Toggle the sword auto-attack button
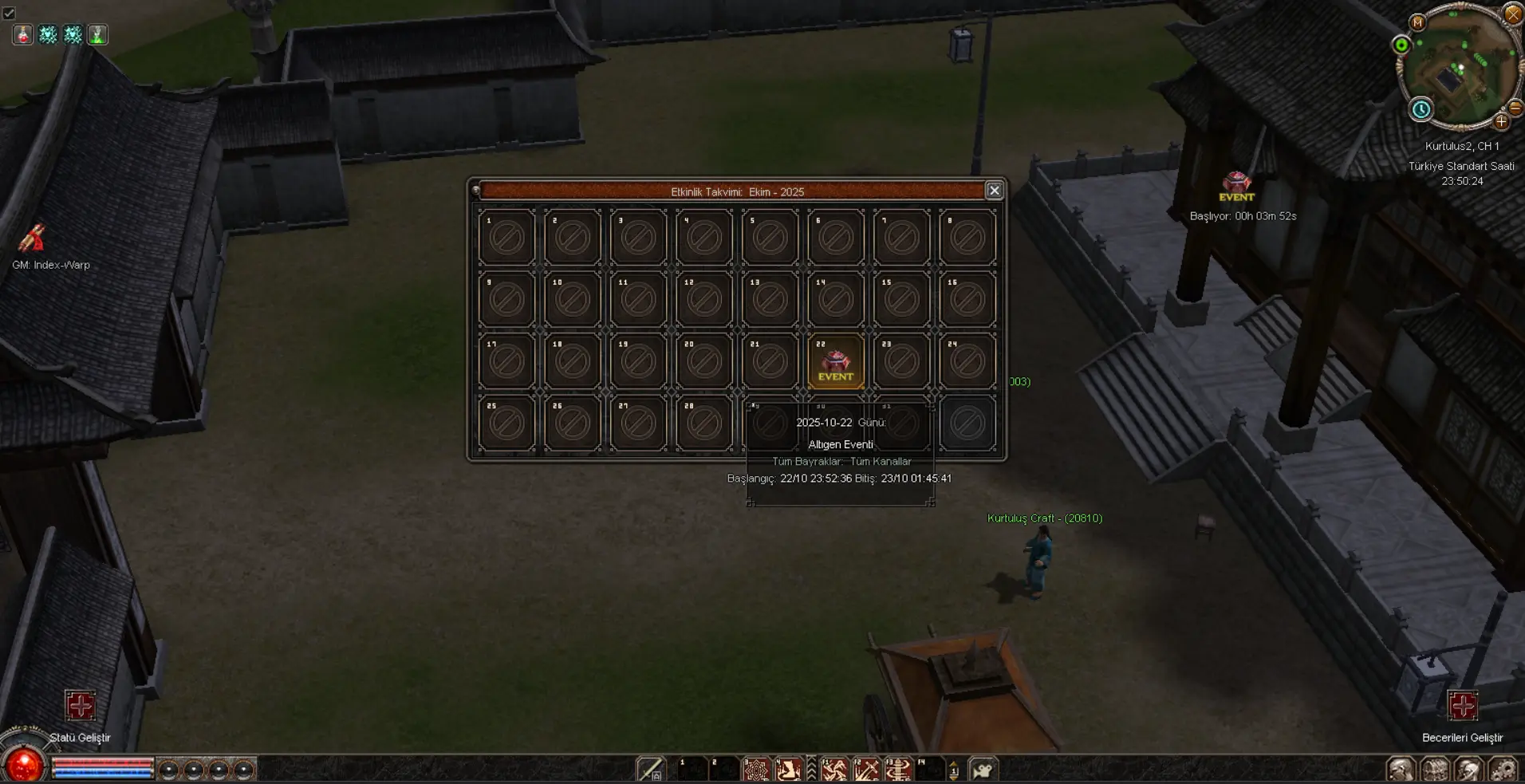The image size is (1525, 784). point(650,770)
